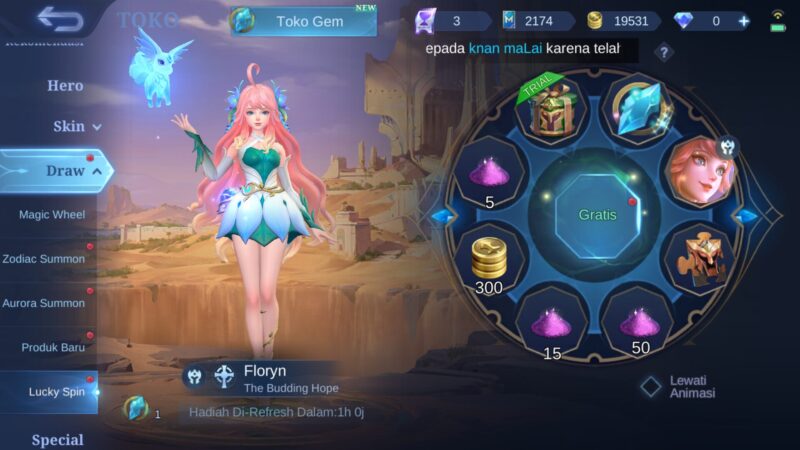Add more diamonds with plus button

tap(743, 21)
